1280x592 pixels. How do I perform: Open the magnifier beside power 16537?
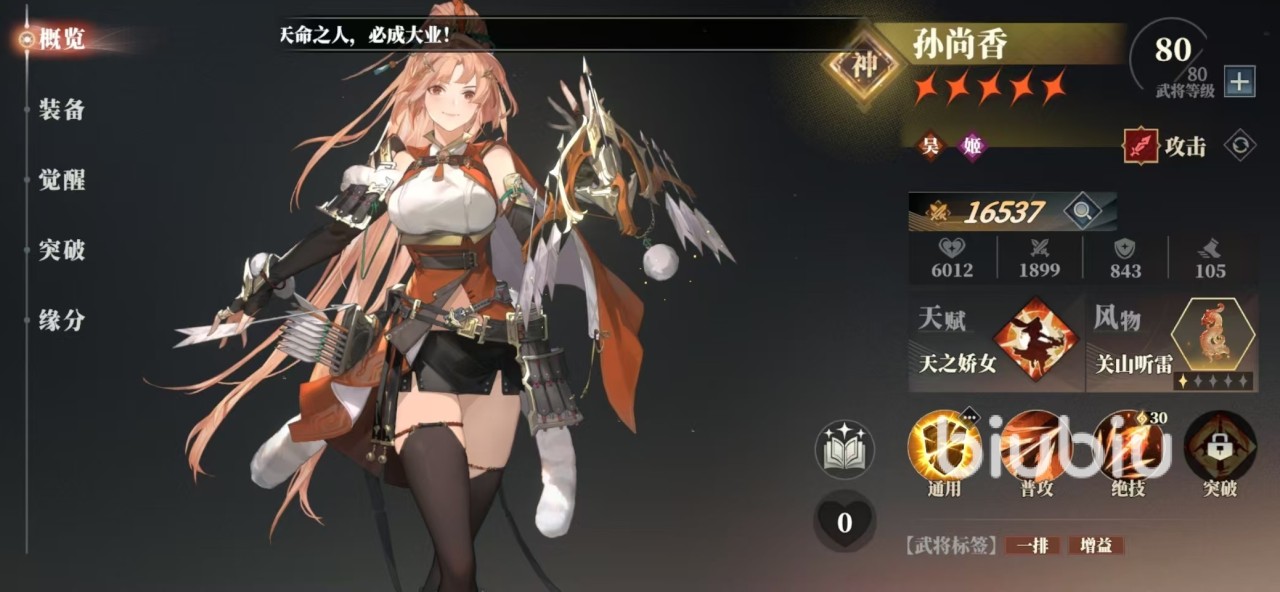[x=1081, y=211]
